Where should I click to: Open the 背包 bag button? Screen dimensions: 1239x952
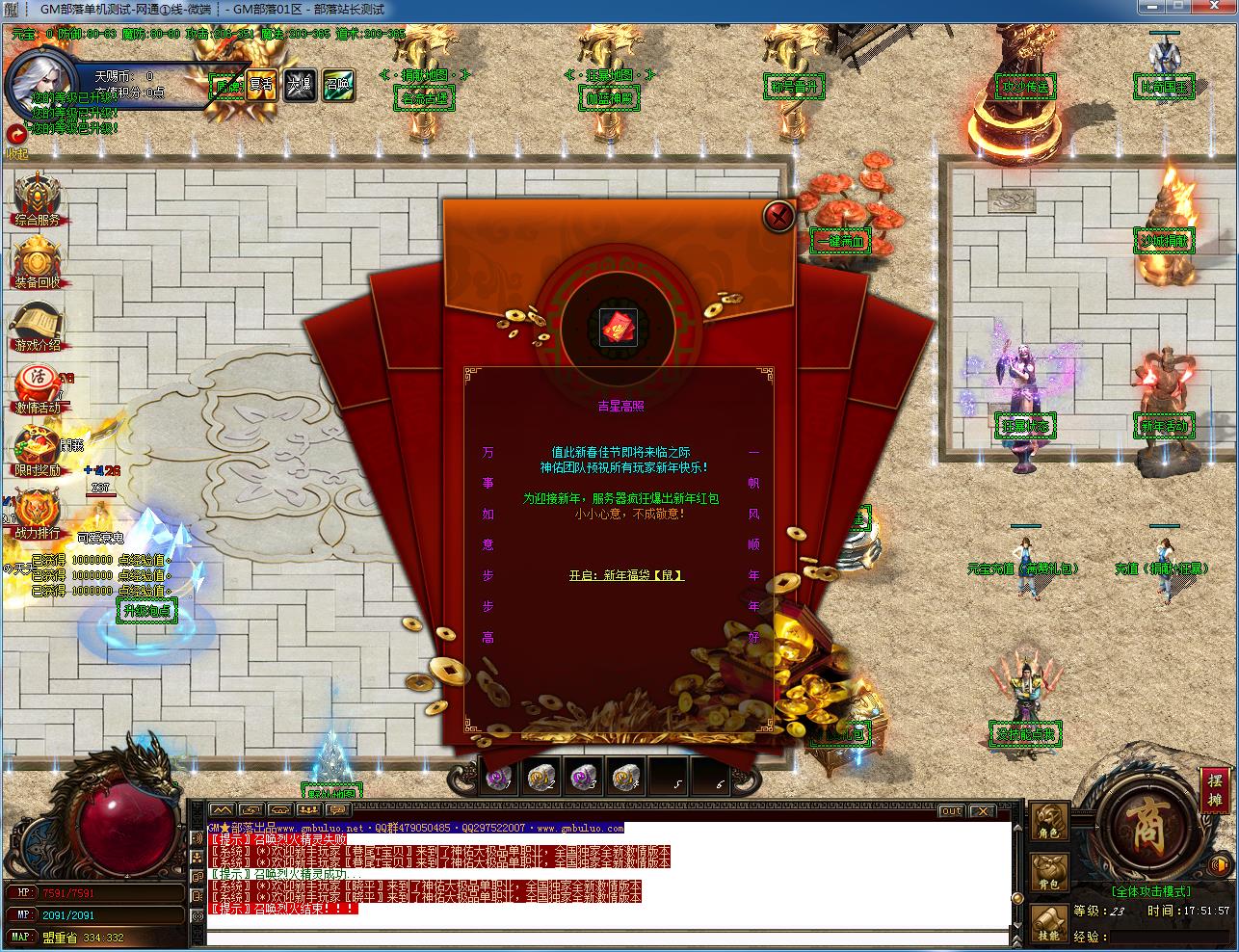pos(1048,873)
